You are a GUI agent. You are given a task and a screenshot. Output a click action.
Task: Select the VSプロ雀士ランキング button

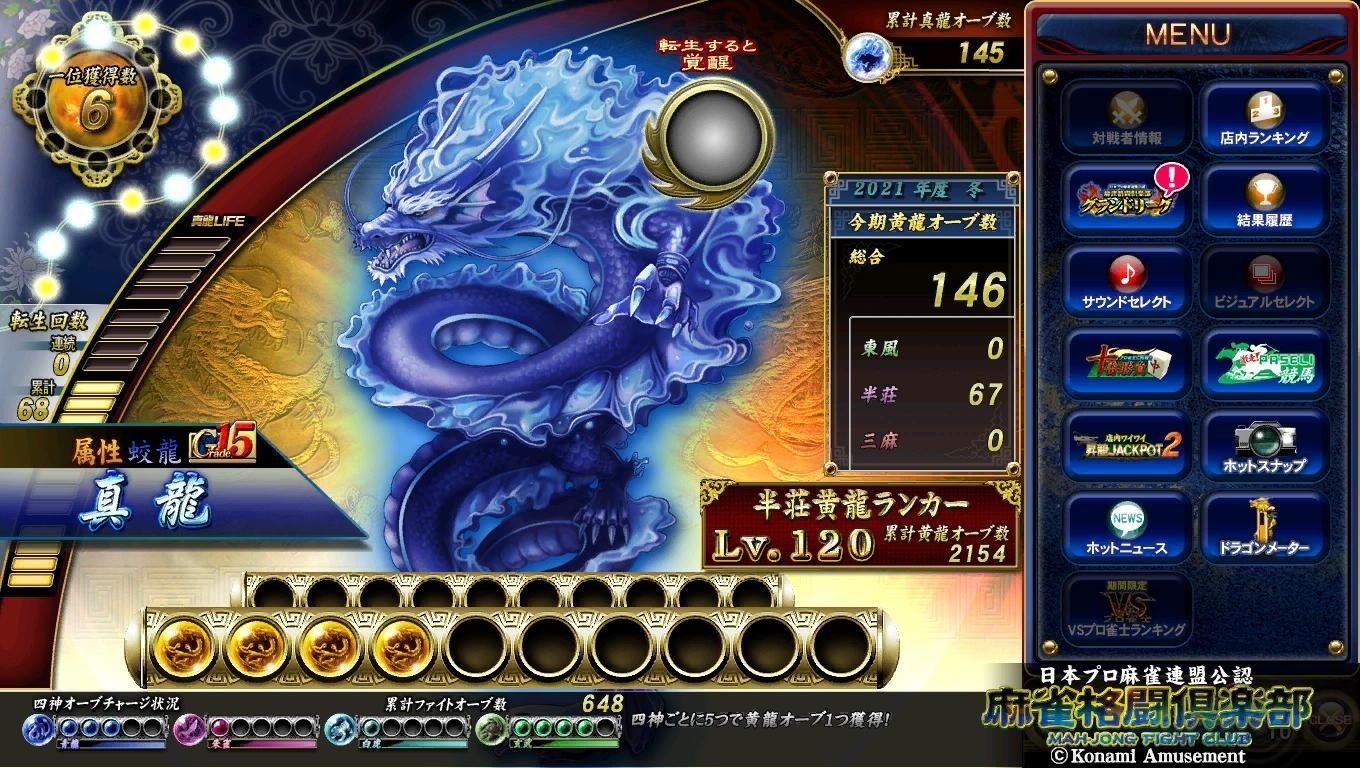(1127, 610)
